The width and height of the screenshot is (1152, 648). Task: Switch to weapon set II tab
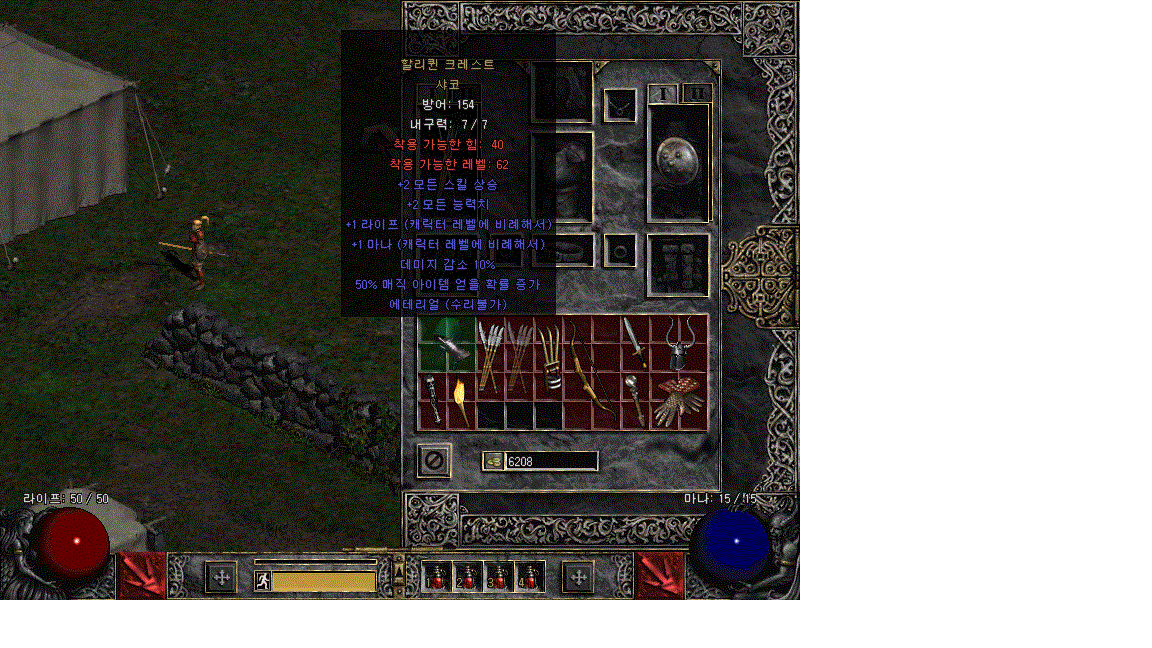pyautogui.click(x=696, y=94)
